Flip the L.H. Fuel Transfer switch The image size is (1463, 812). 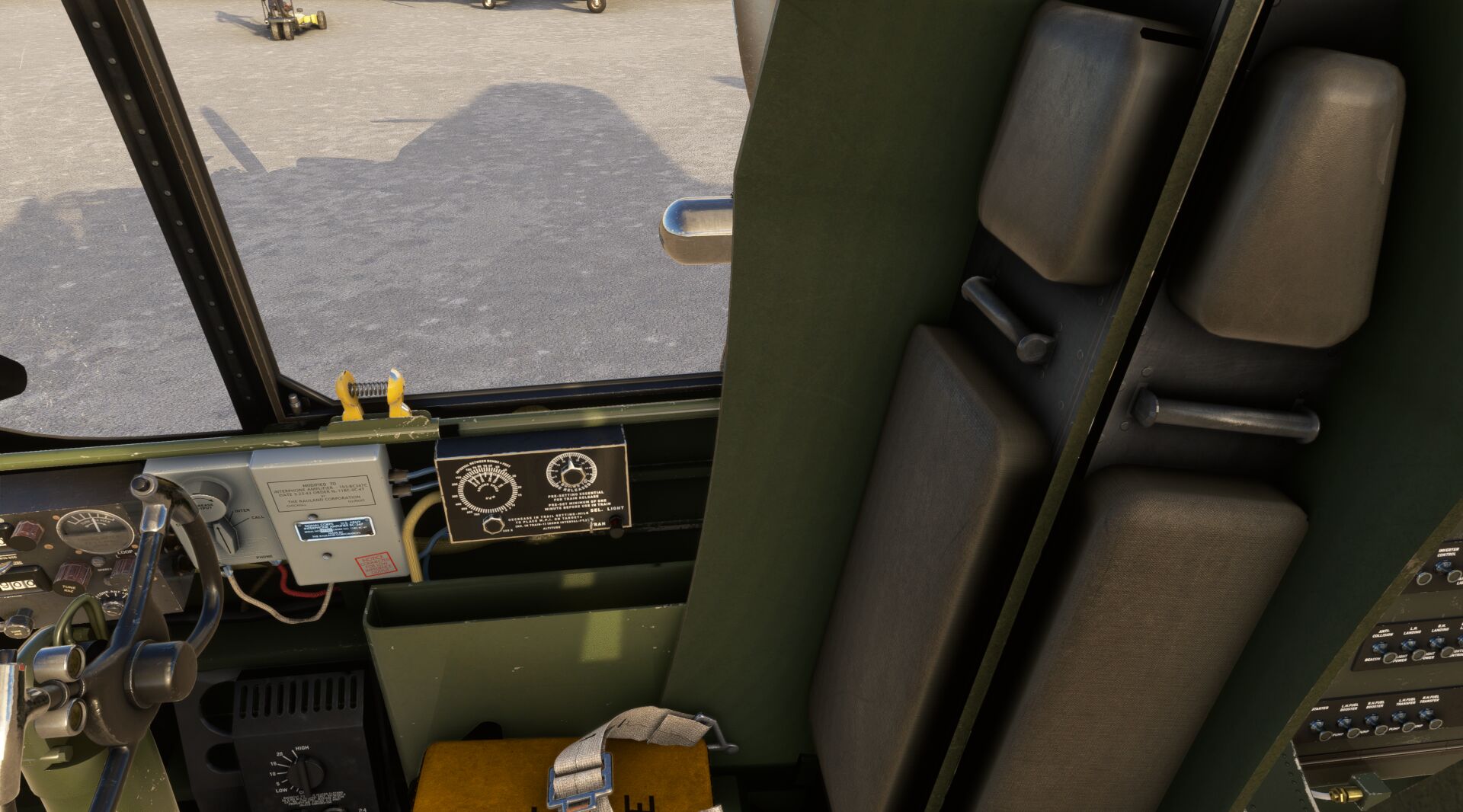pyautogui.click(x=1400, y=717)
